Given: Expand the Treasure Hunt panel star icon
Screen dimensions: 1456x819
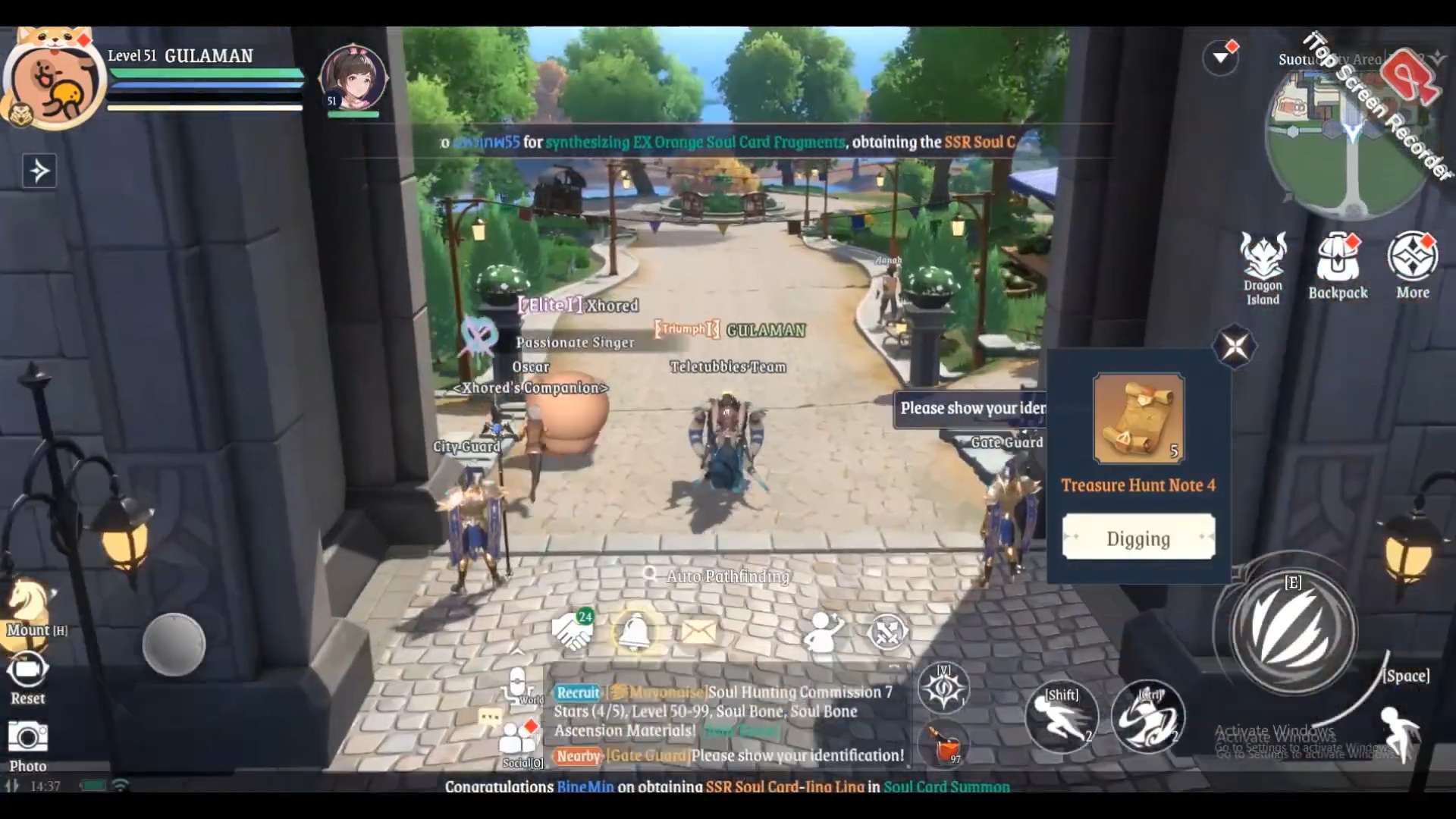Looking at the screenshot, I should 1234,346.
